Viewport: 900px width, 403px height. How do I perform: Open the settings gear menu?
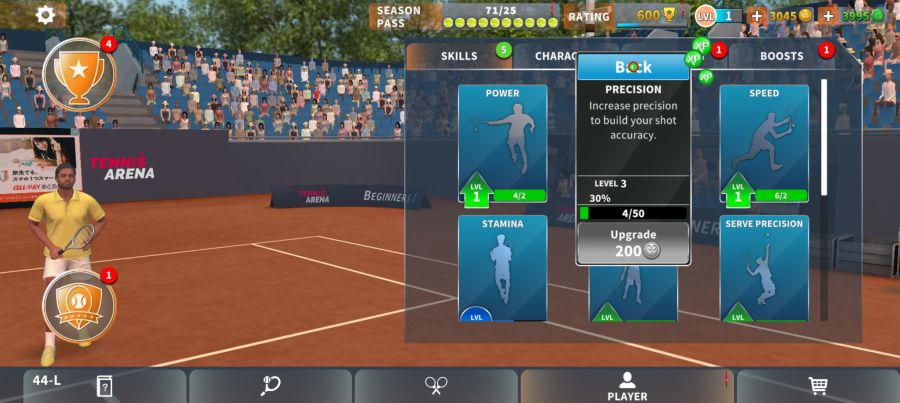[45, 15]
